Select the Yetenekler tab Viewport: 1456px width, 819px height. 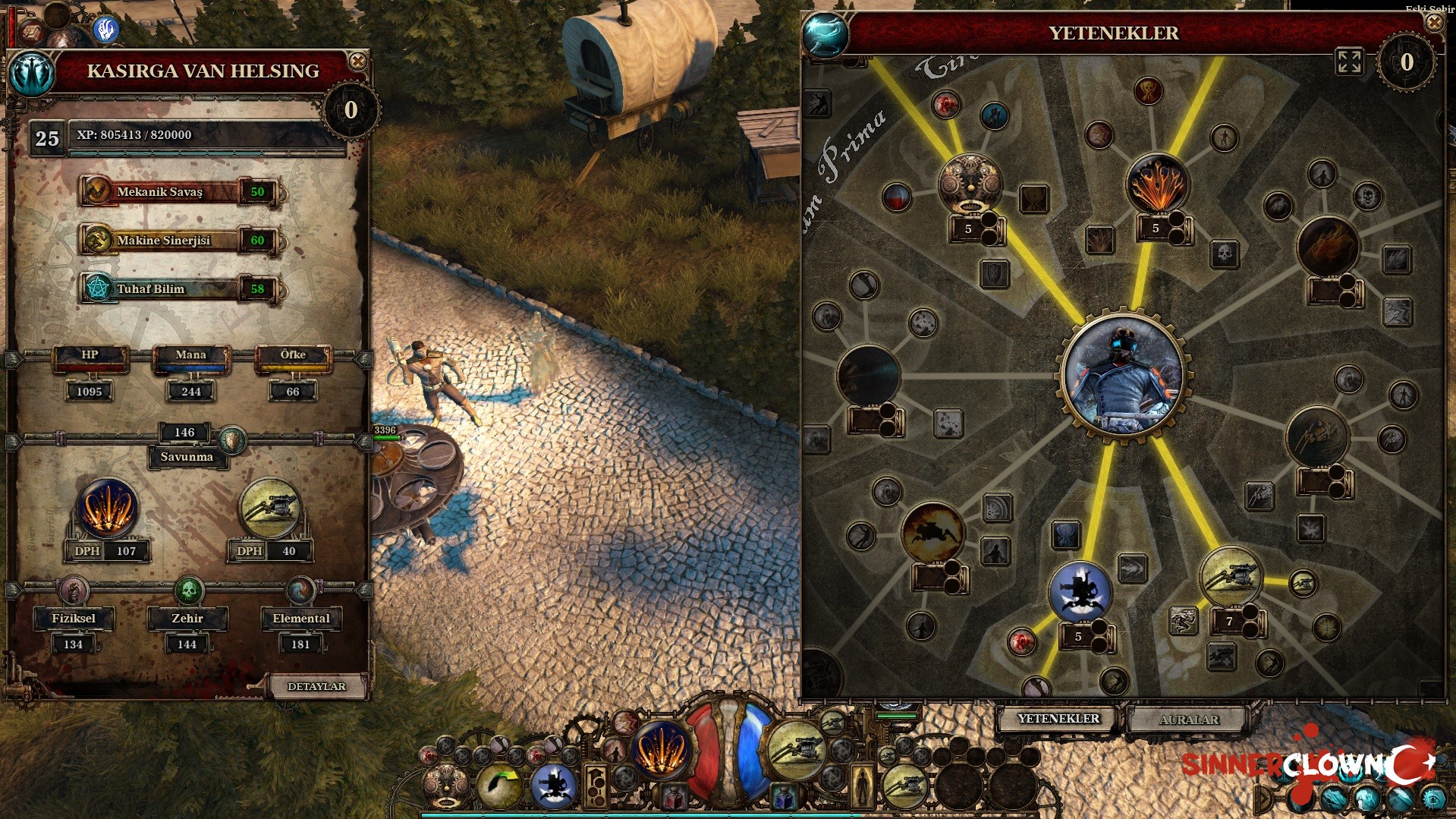[x=1058, y=718]
